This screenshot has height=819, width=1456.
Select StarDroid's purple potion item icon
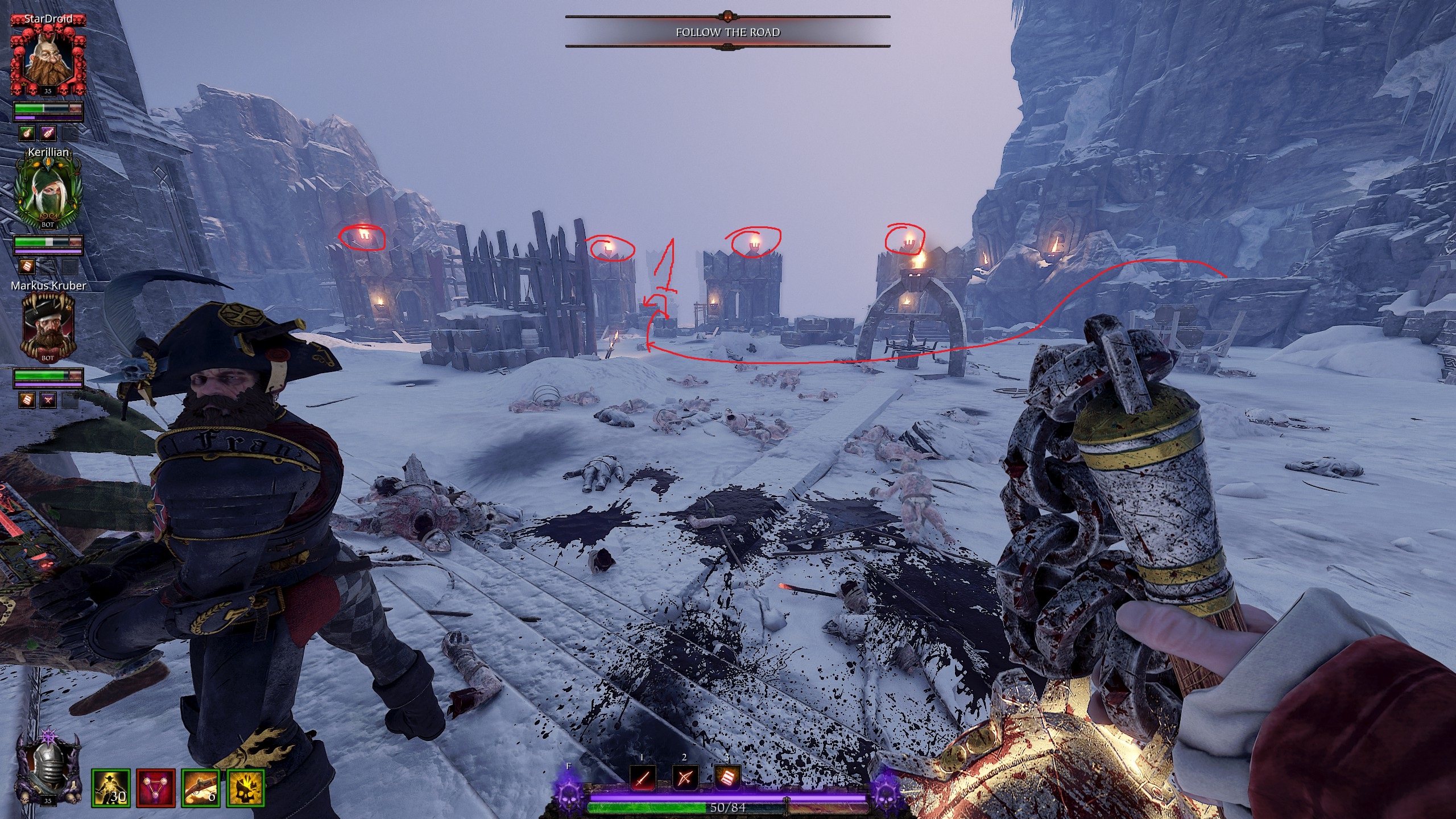click(x=48, y=133)
